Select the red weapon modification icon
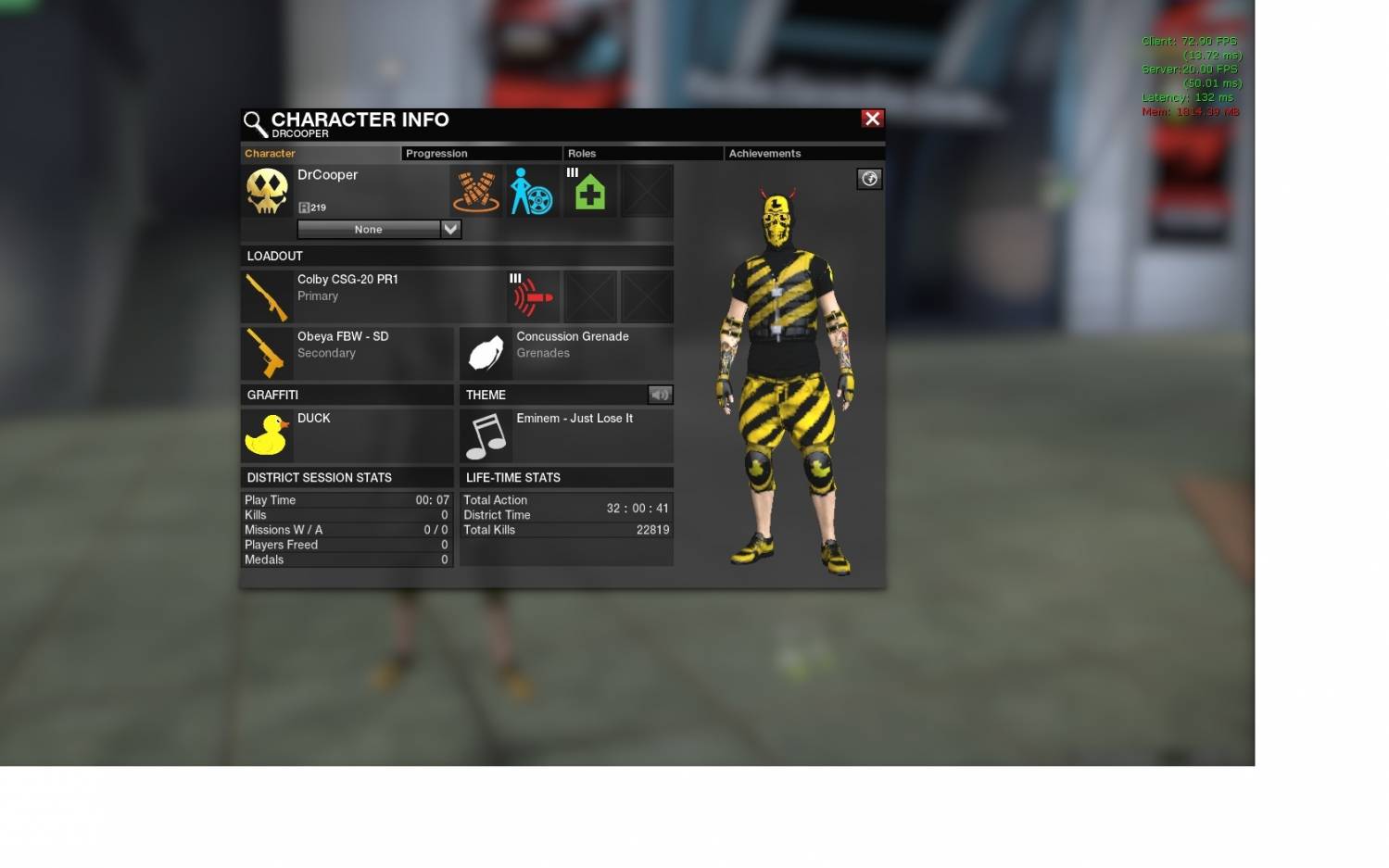 tap(534, 296)
